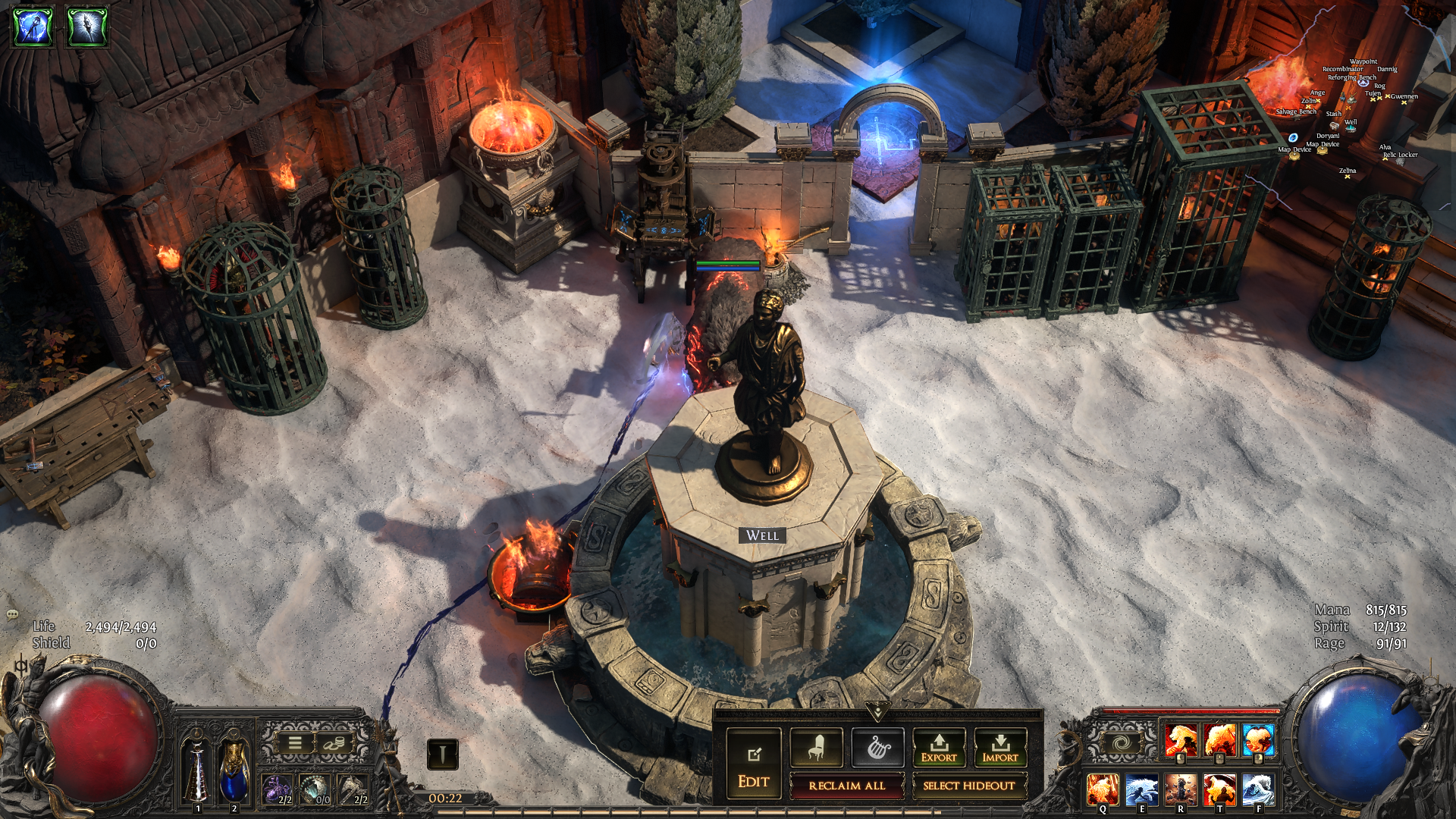
Task: Select the purple scorpion charm slot
Action: (278, 789)
